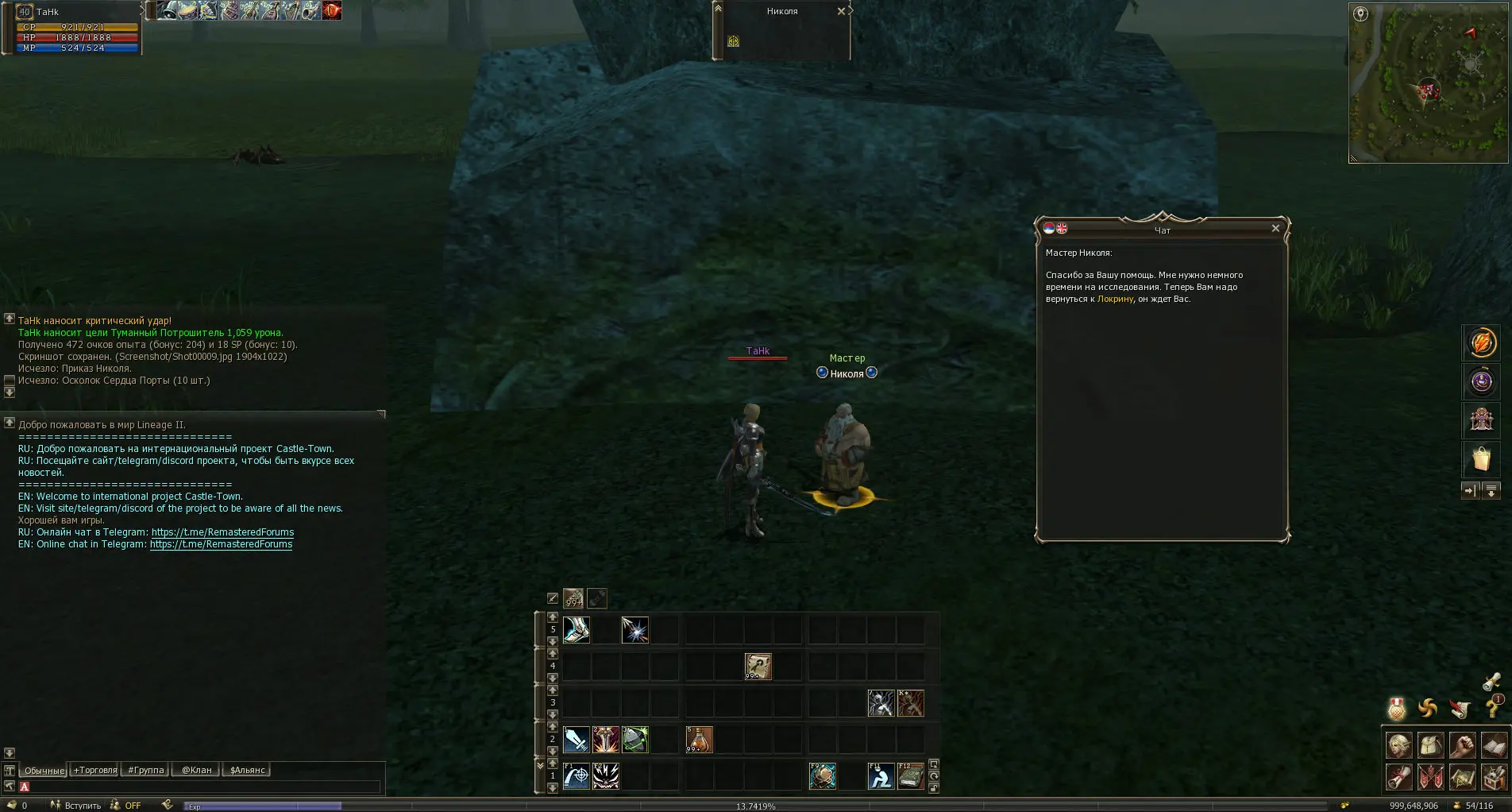Screen dimensions: 1512x812
Task: Open the Telegram link in the RU chat line
Action: (x=222, y=532)
